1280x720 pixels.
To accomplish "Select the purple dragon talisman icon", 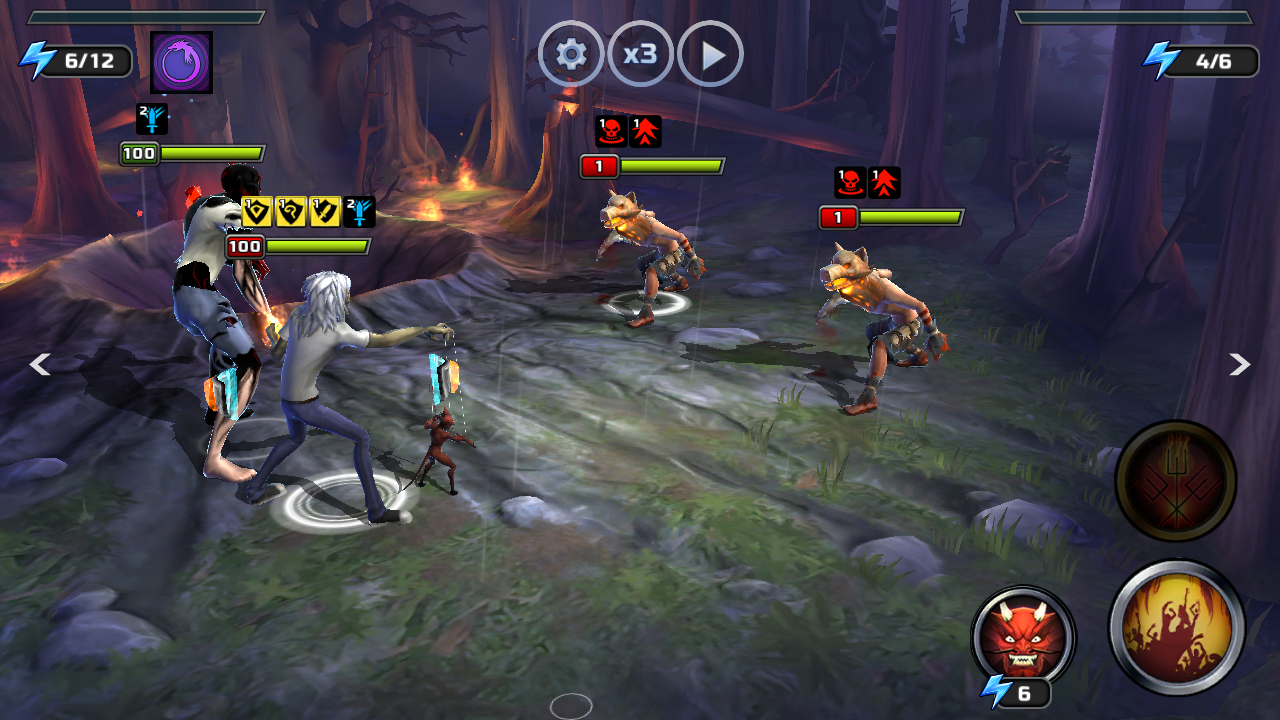I will pos(181,62).
